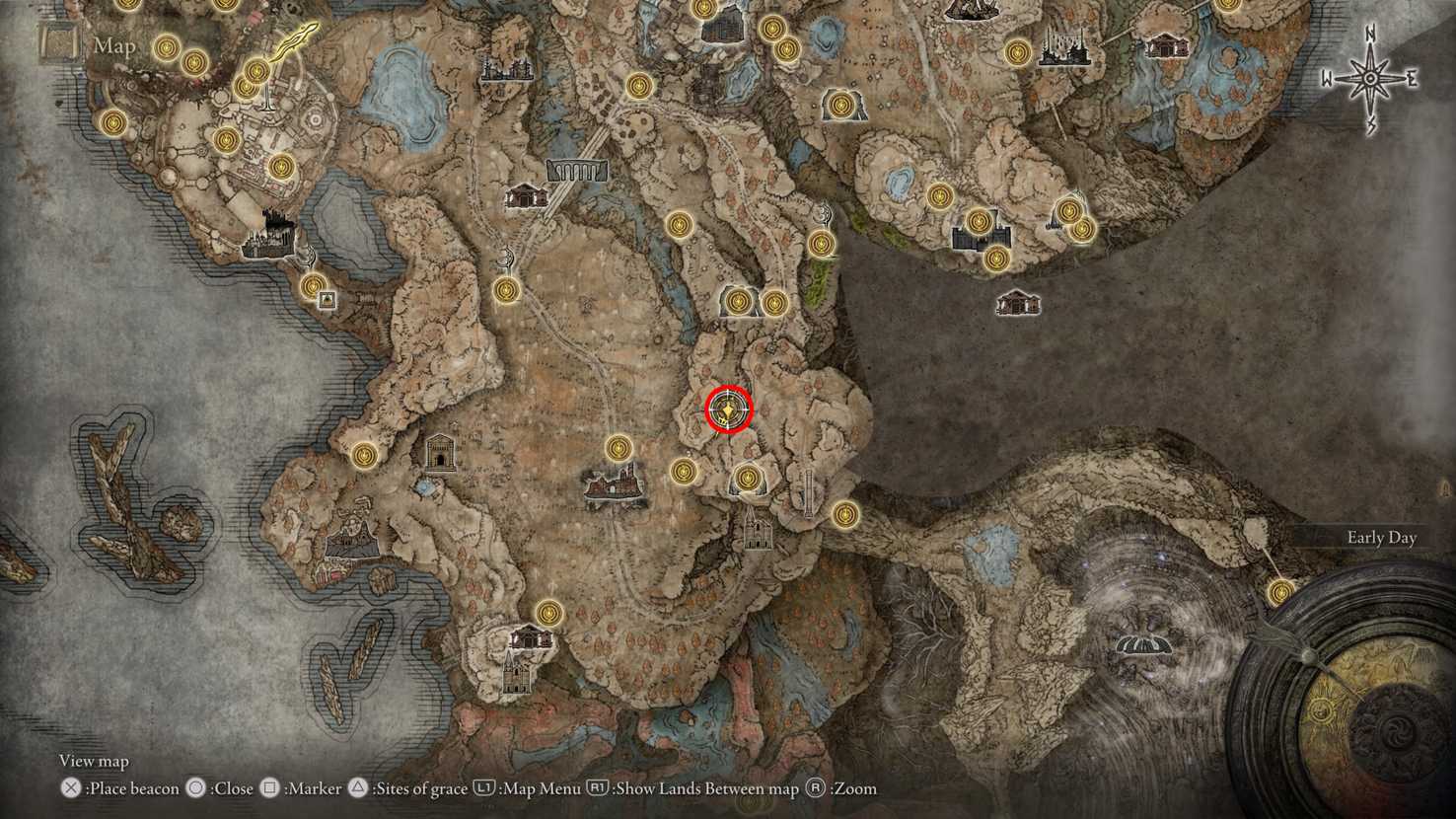
Task: Expand the Marker options with Square
Action: 269,788
